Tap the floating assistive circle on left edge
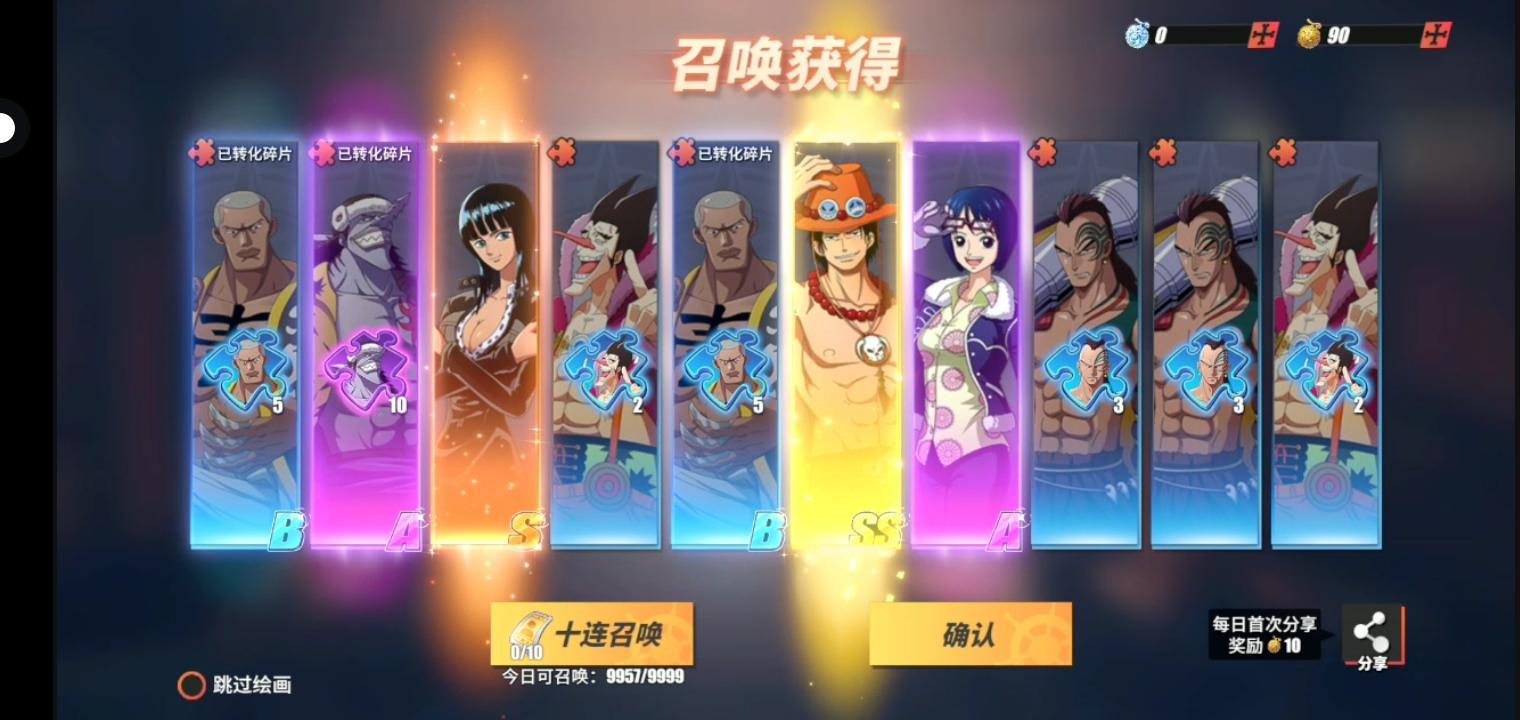This screenshot has height=720, width=1520. [x=5, y=127]
